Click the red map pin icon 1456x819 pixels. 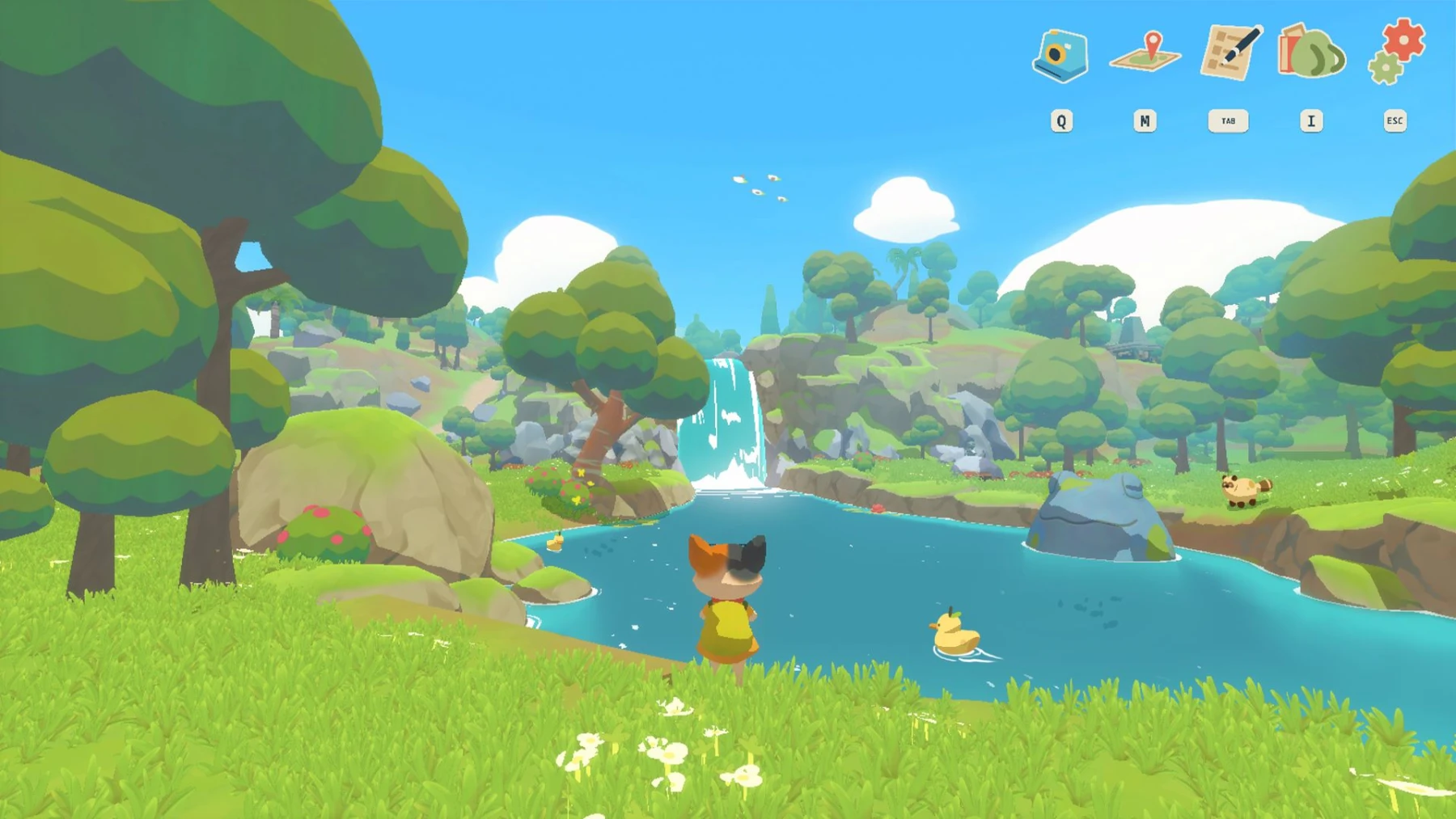pyautogui.click(x=1152, y=44)
